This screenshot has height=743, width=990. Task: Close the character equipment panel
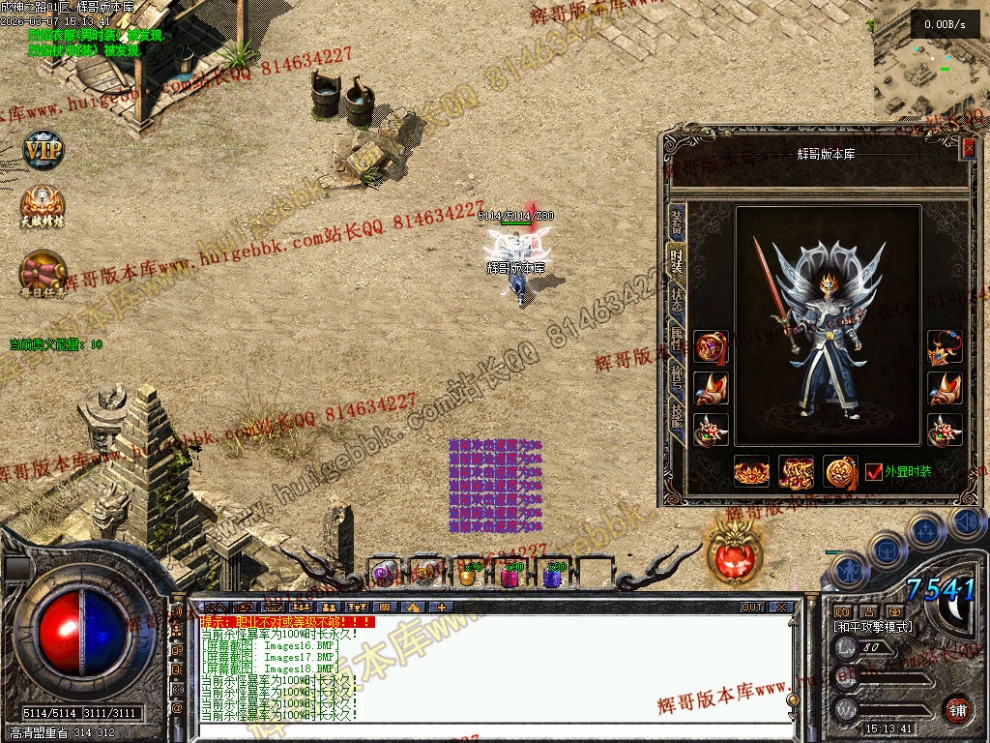pyautogui.click(x=967, y=149)
